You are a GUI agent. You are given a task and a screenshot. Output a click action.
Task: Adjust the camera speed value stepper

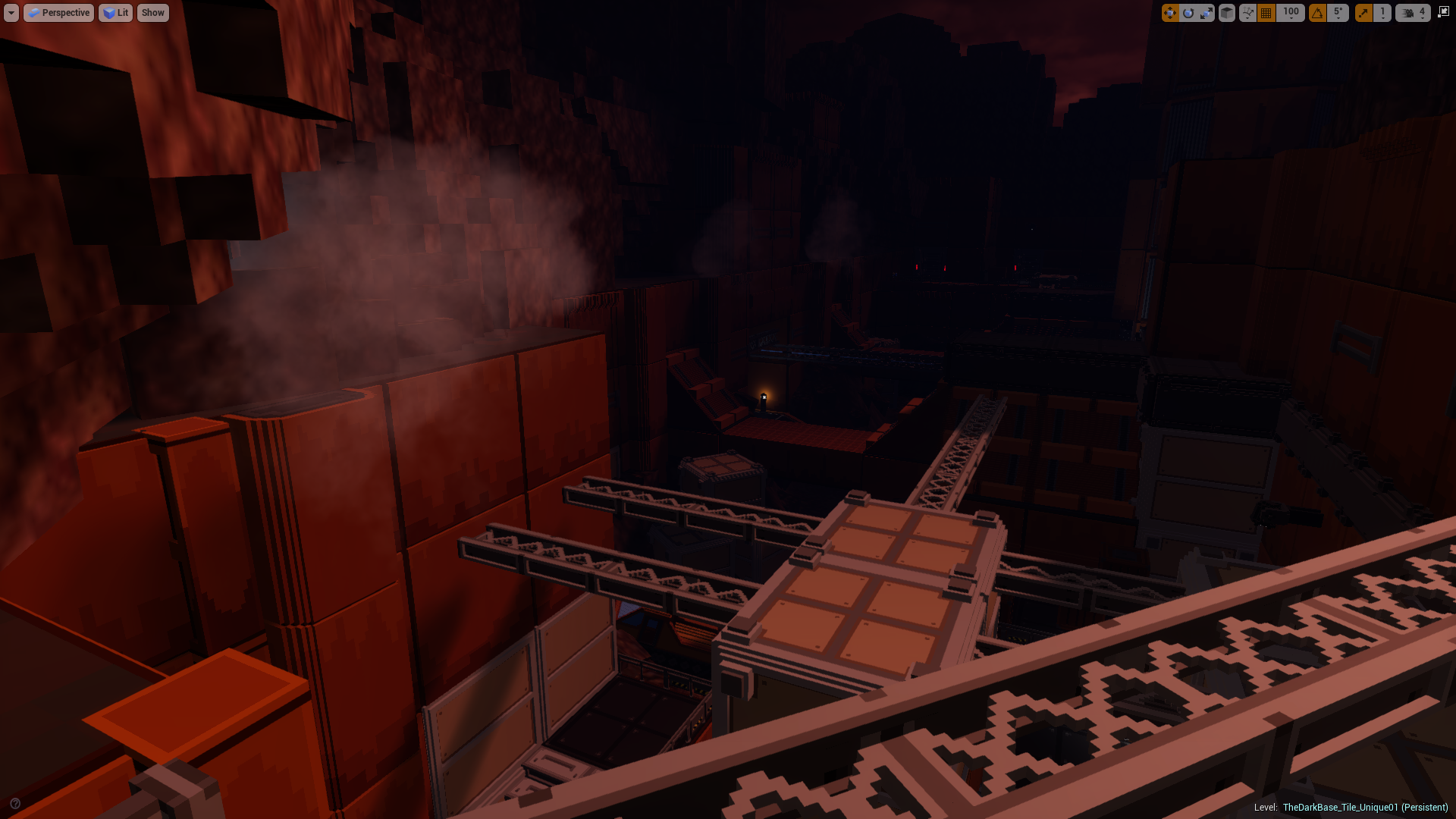(x=1422, y=12)
